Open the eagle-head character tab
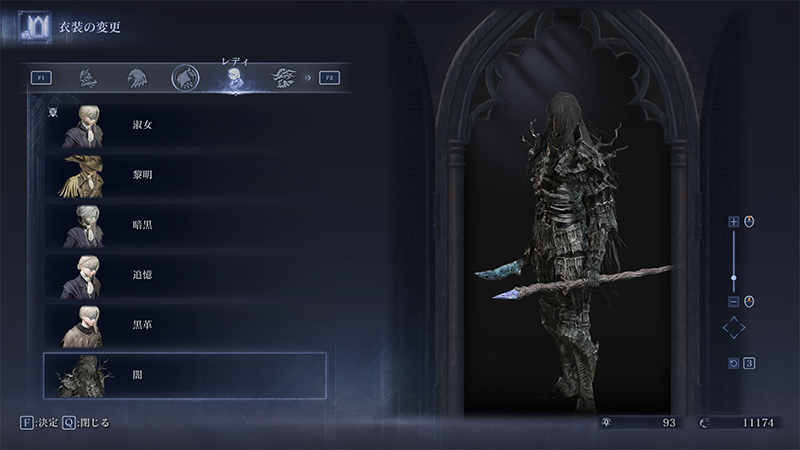Image resolution: width=800 pixels, height=450 pixels. coord(137,77)
